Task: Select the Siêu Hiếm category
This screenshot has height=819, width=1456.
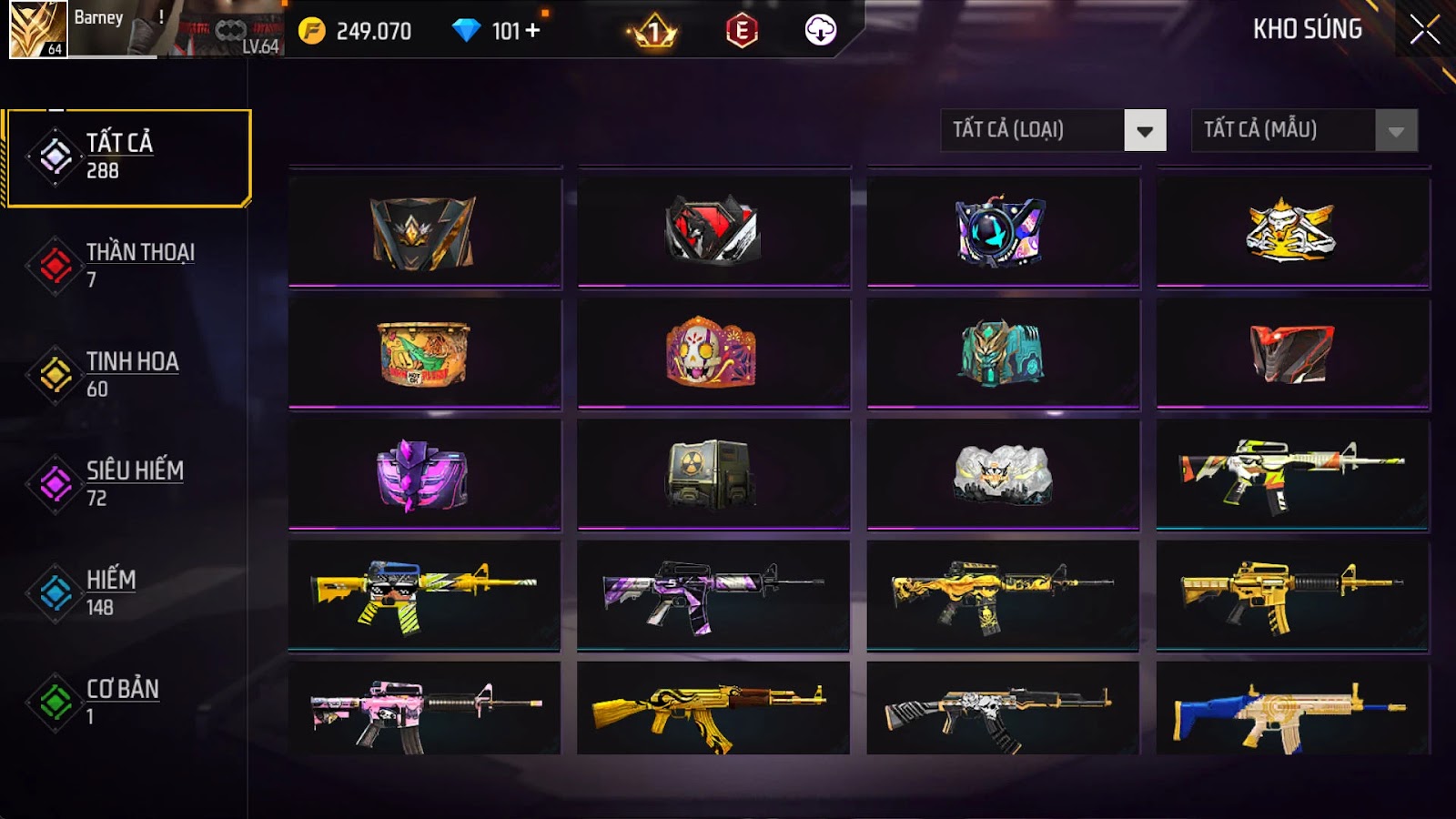Action: coord(127,483)
